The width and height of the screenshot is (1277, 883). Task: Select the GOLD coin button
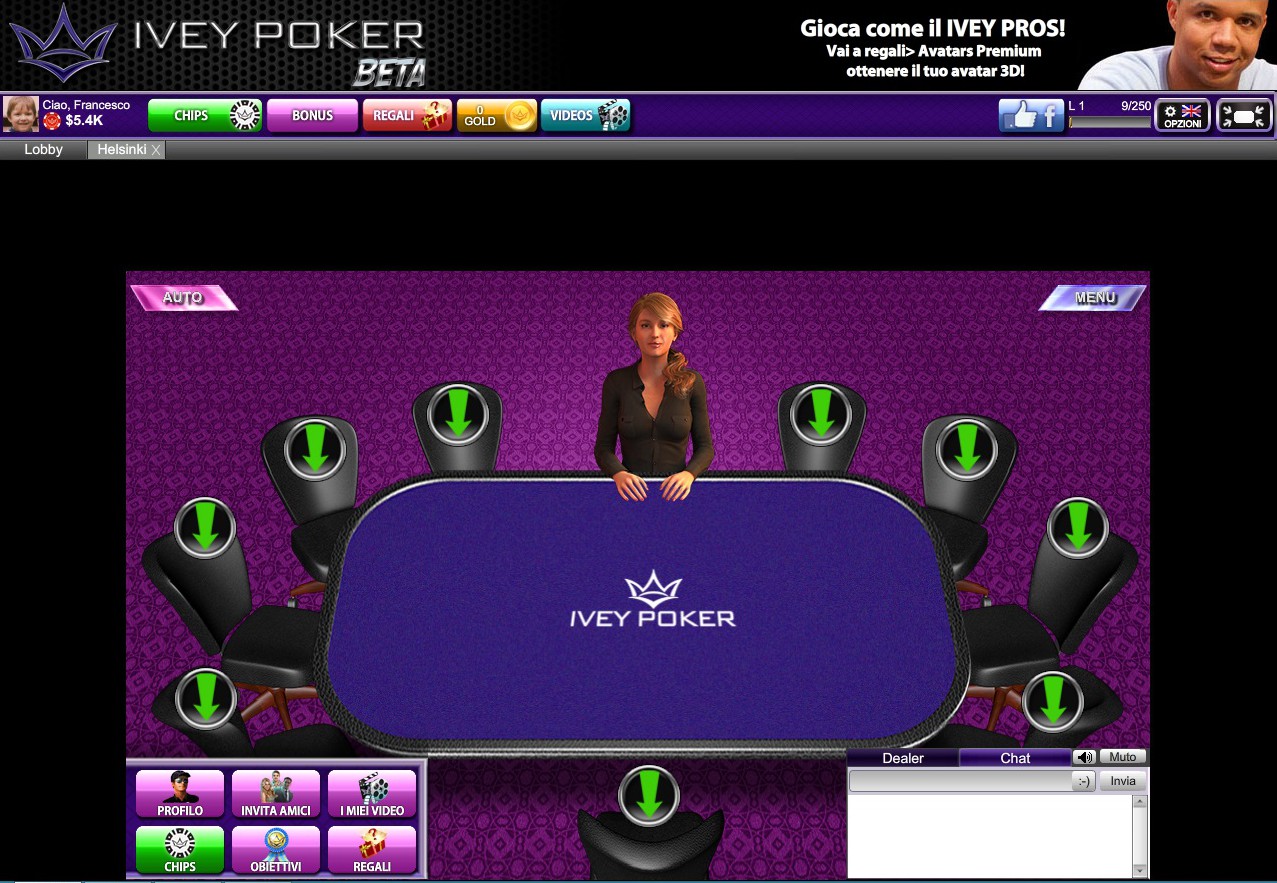[497, 116]
